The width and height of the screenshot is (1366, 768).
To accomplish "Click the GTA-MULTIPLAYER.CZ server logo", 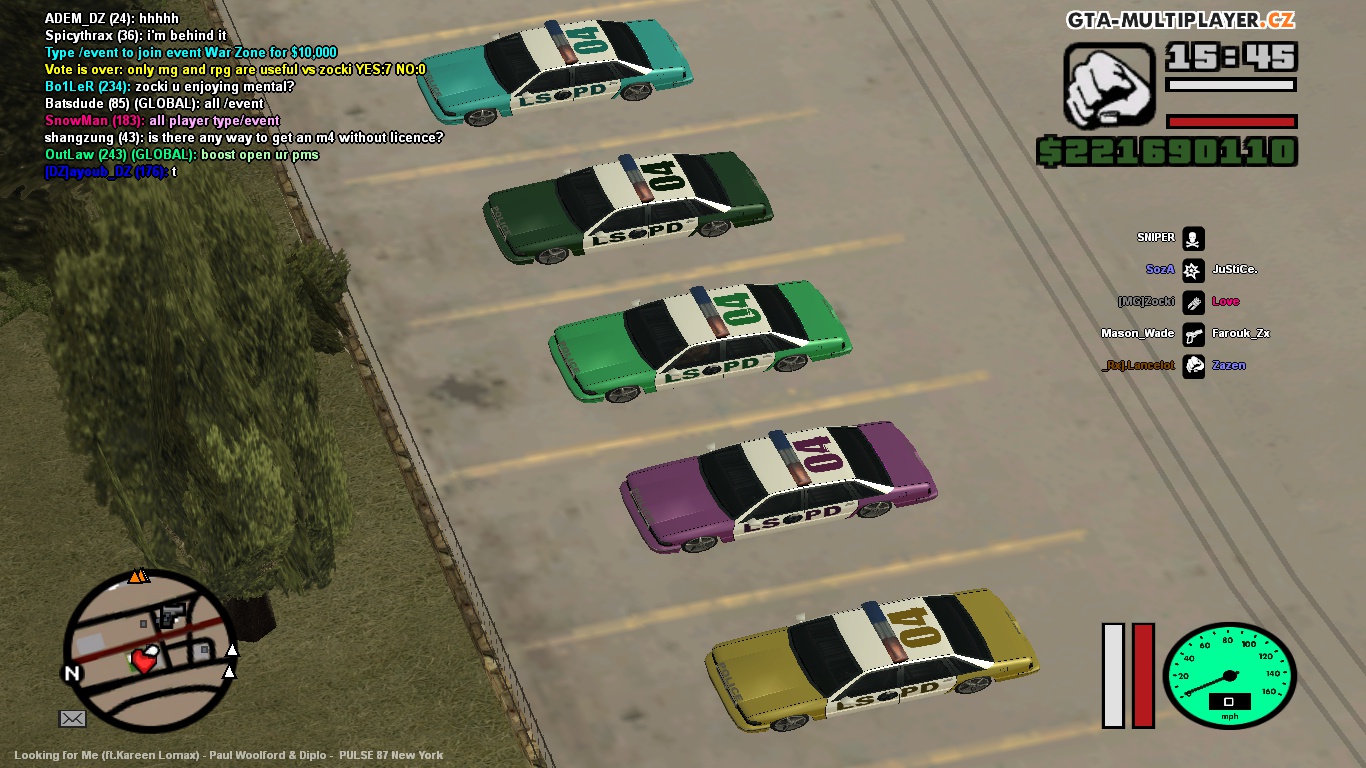I will click(x=1180, y=20).
